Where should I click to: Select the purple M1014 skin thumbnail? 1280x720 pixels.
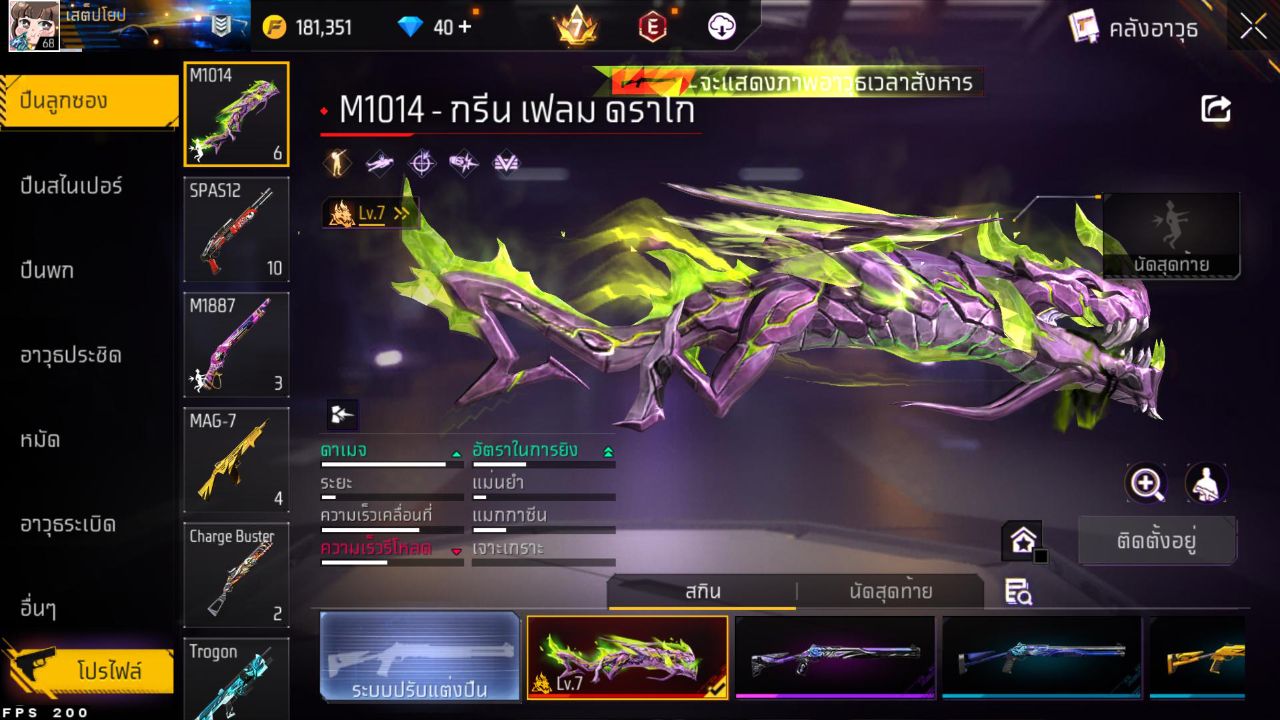coord(834,656)
